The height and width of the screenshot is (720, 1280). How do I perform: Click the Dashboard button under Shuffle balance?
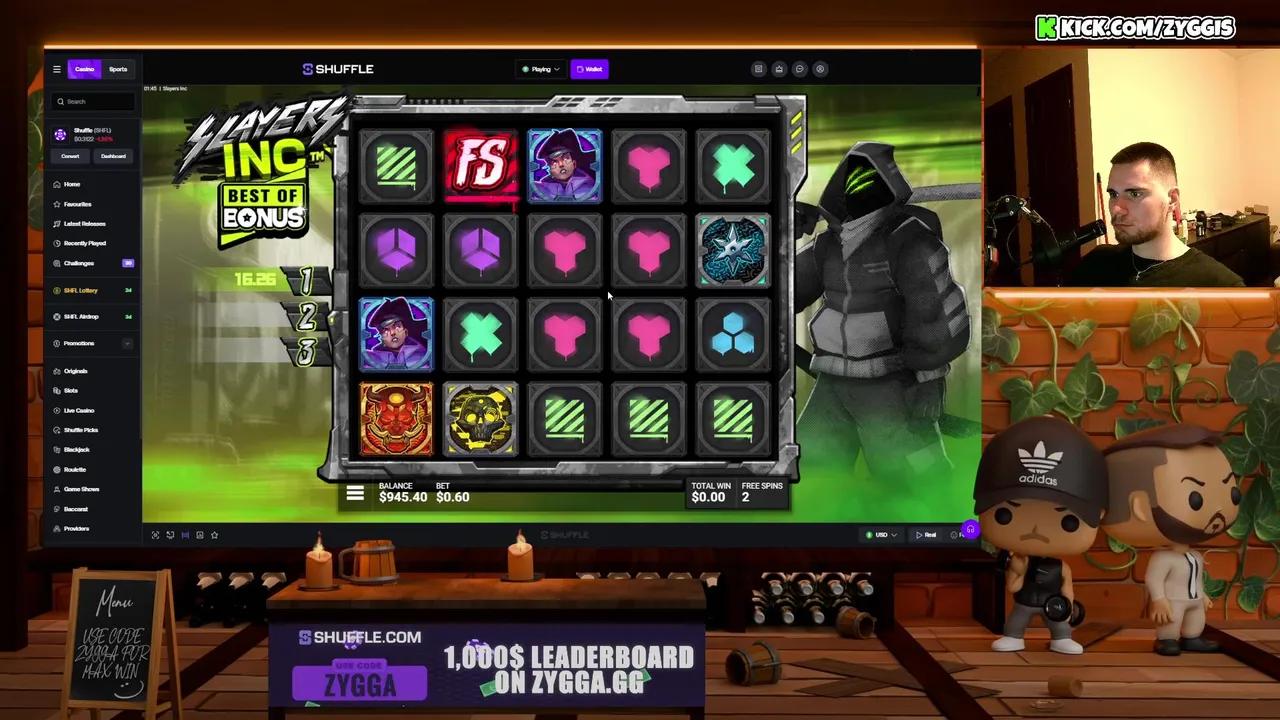point(113,156)
